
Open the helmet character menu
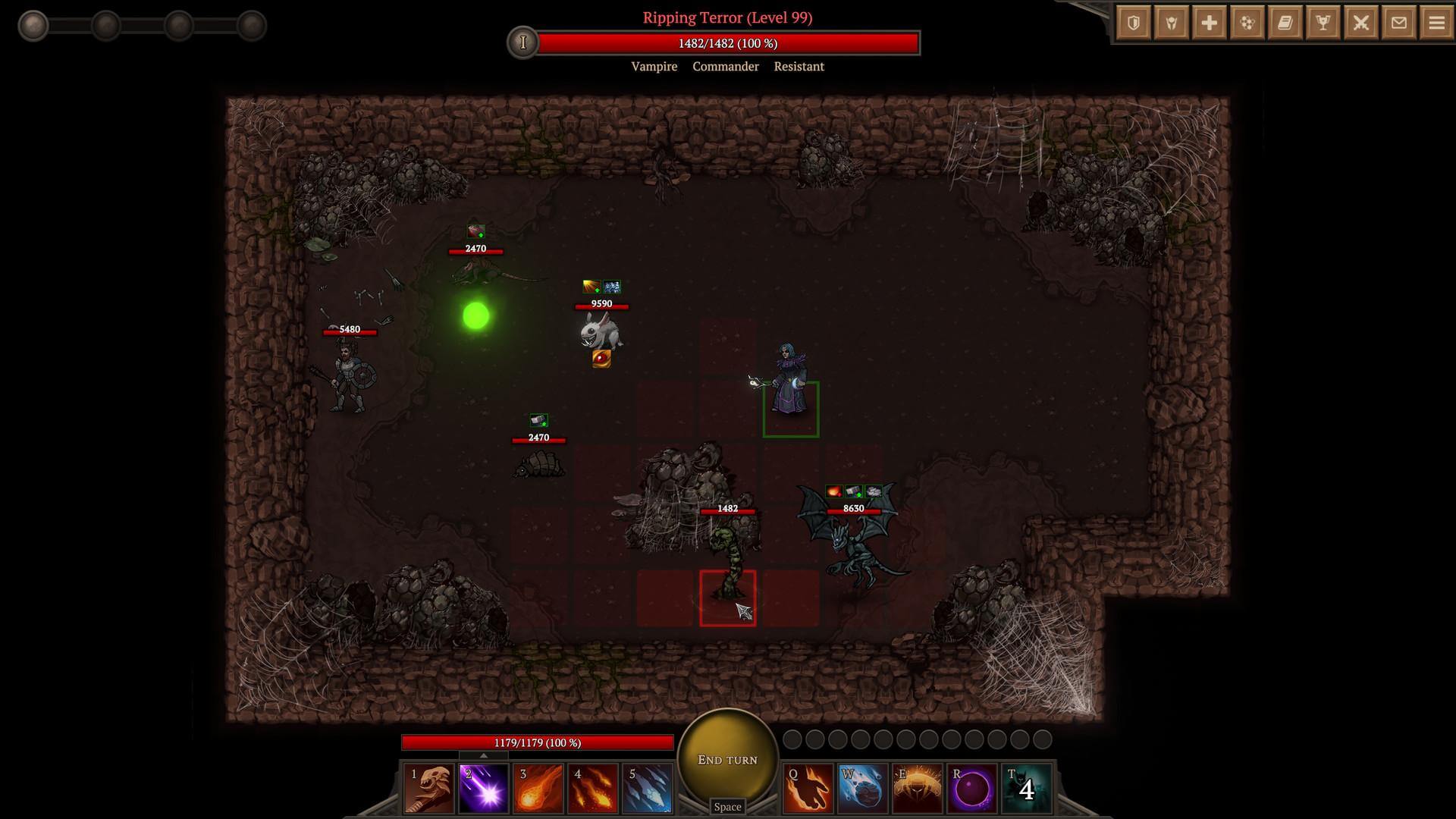click(x=1172, y=24)
